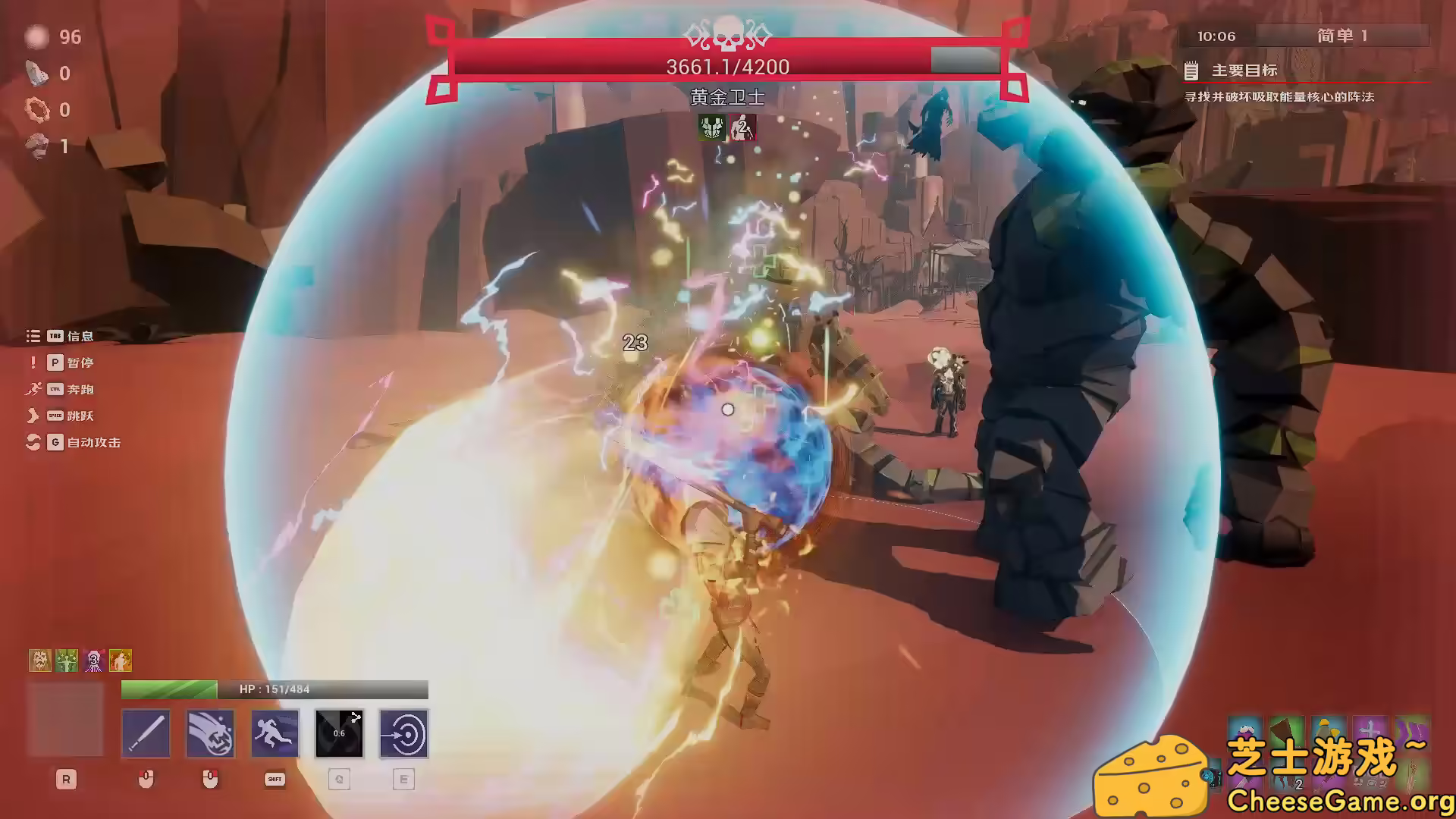Screen dimensions: 1456x819
Task: View the pink buff with stack 3
Action: tap(94, 661)
